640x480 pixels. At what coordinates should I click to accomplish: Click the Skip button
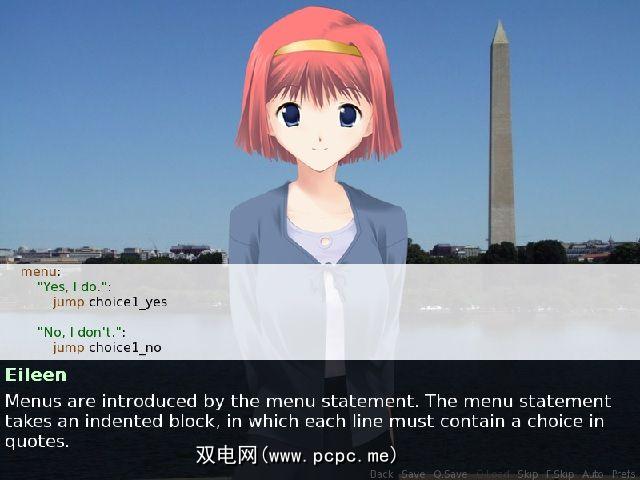click(528, 473)
